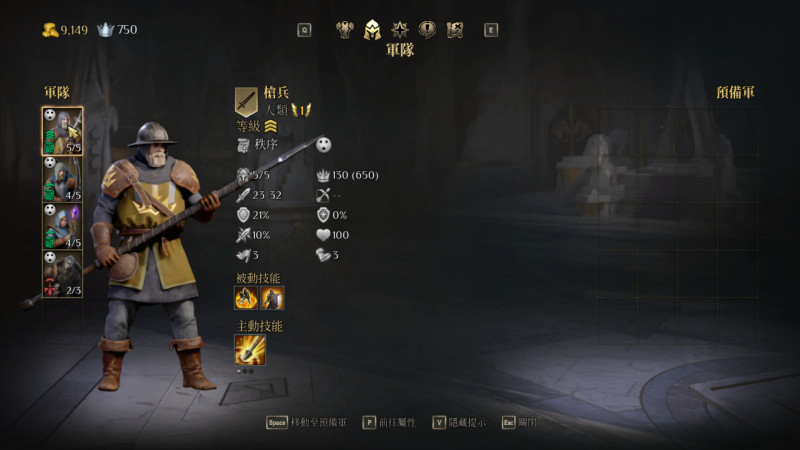This screenshot has height=450, width=800.
Task: Select the spearman unit with 5/5
Action: point(62,131)
